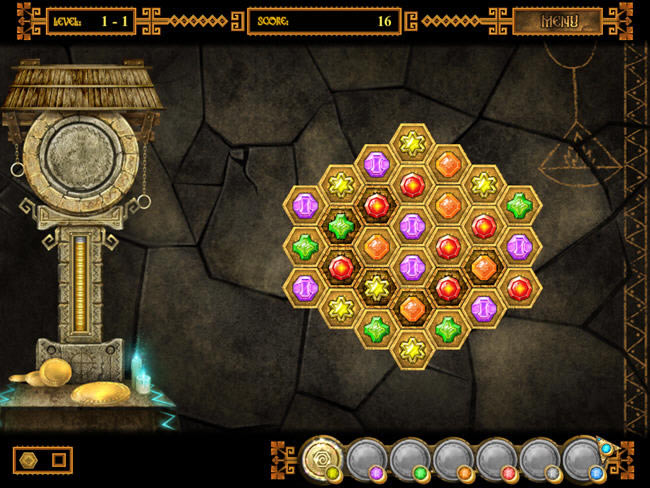650x488 pixels.
Task: Click the bottommost yellow star gem tile
Action: [411, 349]
